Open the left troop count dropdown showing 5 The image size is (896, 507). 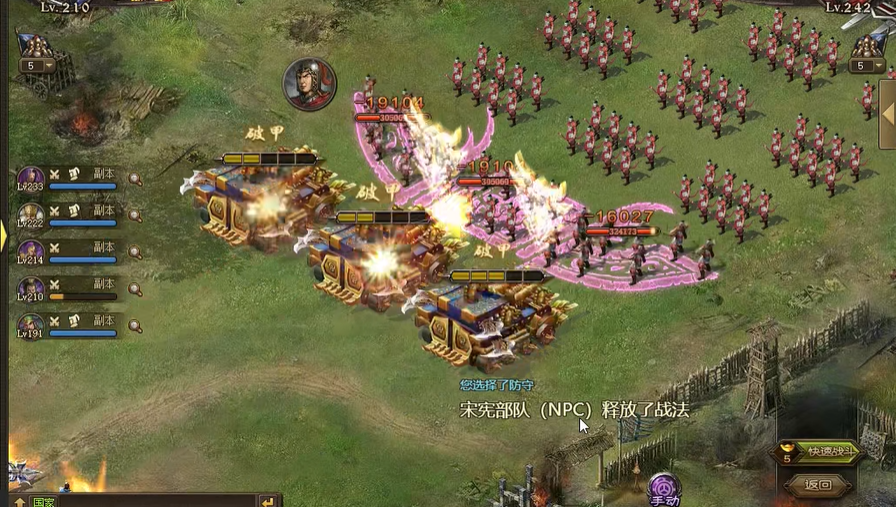(x=36, y=66)
